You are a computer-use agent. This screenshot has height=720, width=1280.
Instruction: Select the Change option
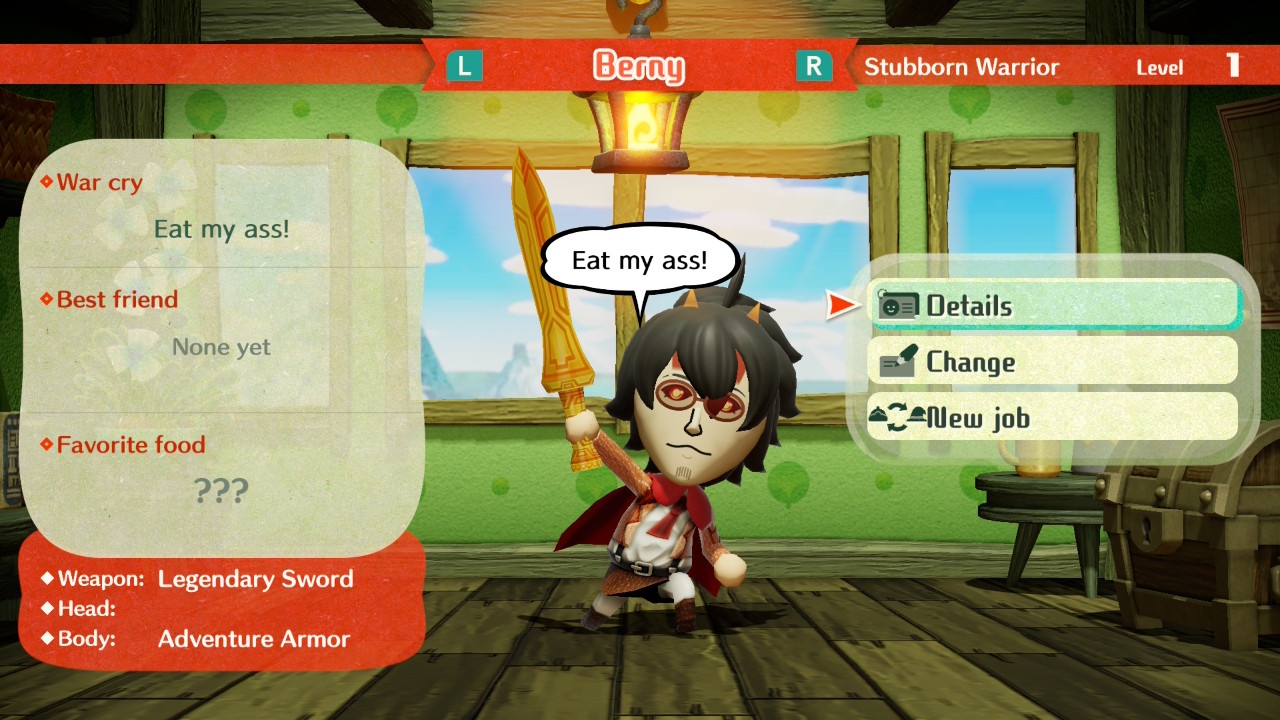click(x=1053, y=362)
